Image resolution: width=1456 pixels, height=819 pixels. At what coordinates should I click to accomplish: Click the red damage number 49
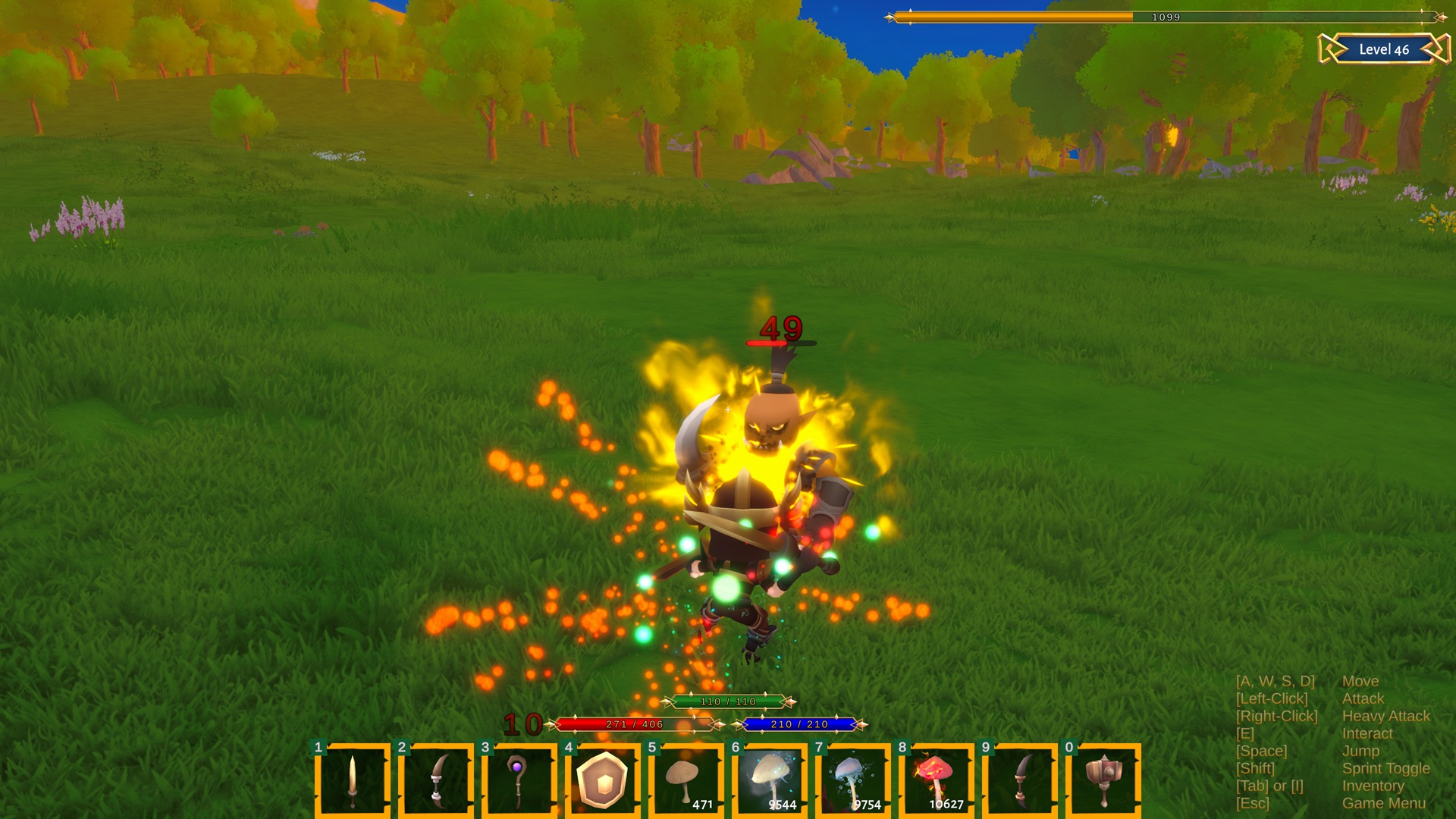783,329
